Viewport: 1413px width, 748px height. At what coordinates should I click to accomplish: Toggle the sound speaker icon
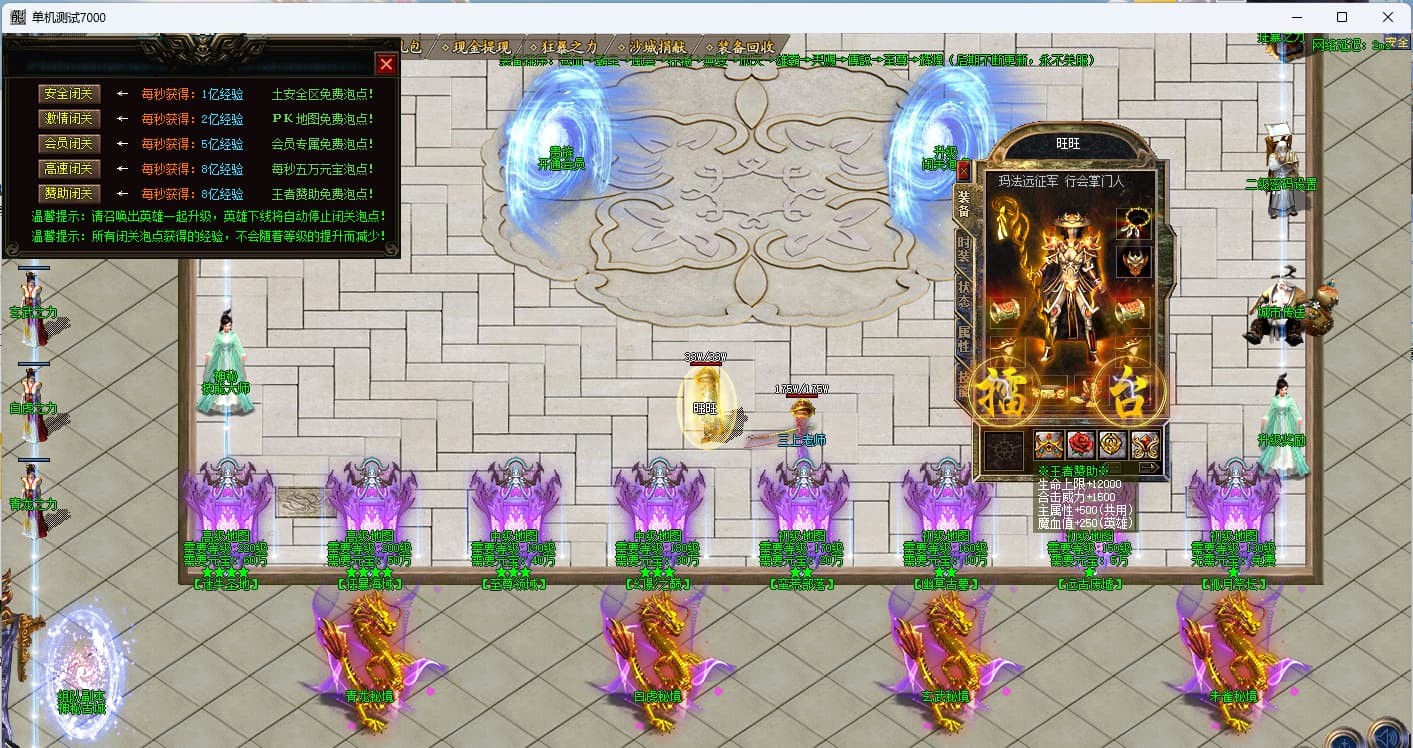(1385, 736)
